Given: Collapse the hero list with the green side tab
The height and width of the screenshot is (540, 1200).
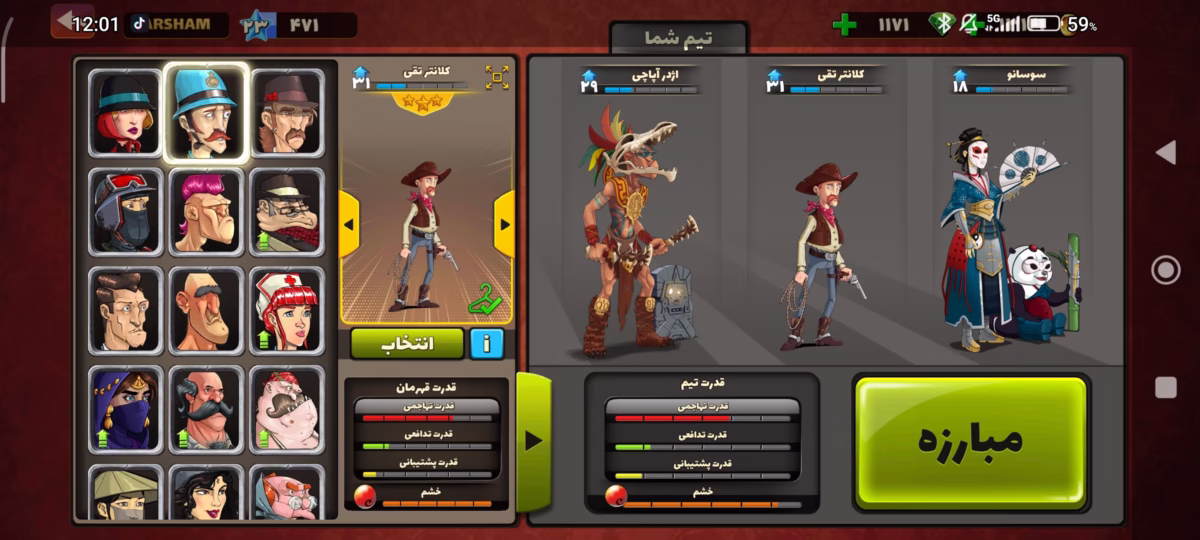Looking at the screenshot, I should click(533, 440).
